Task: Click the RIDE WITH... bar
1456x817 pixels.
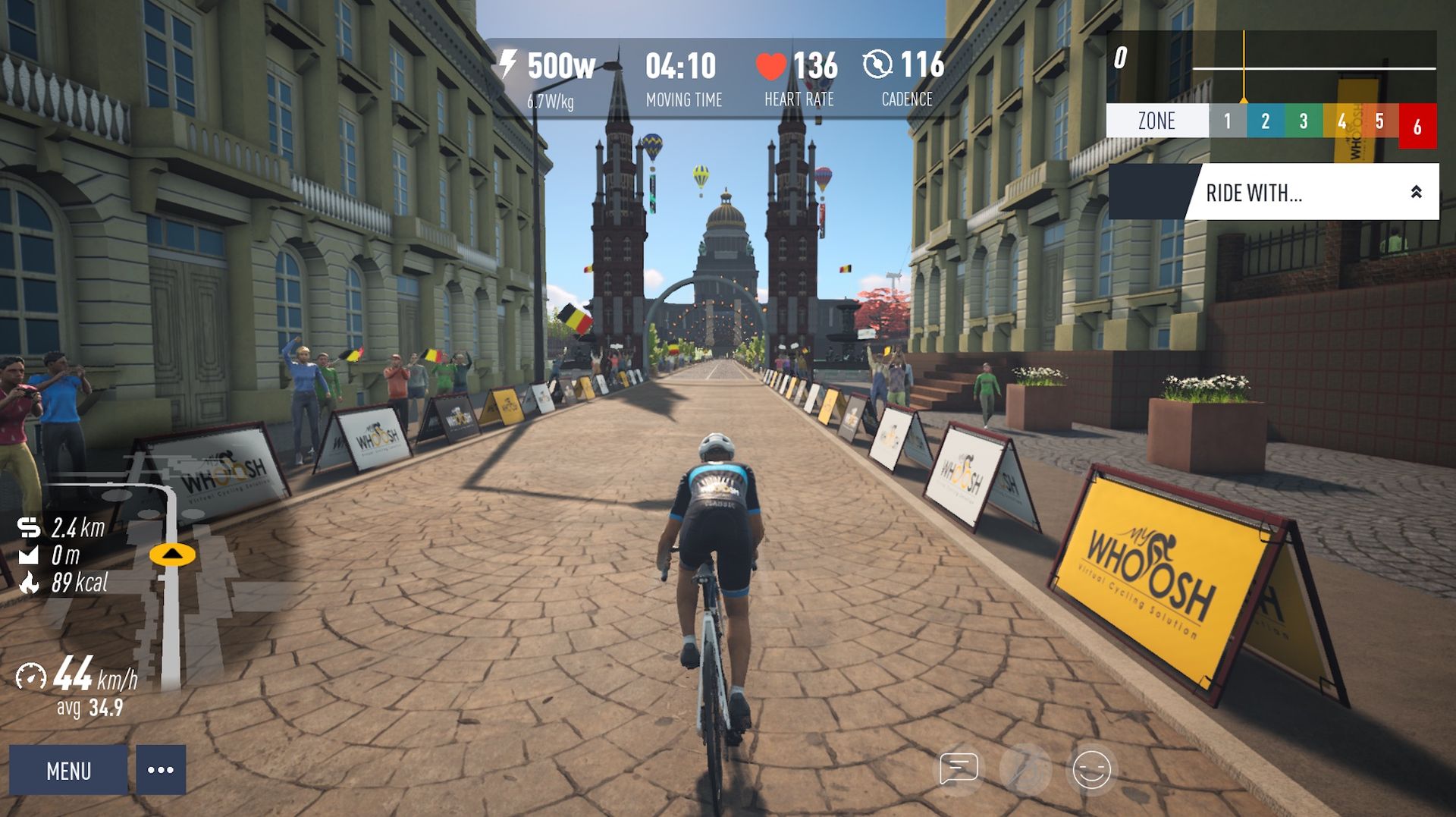Action: 1255,192
